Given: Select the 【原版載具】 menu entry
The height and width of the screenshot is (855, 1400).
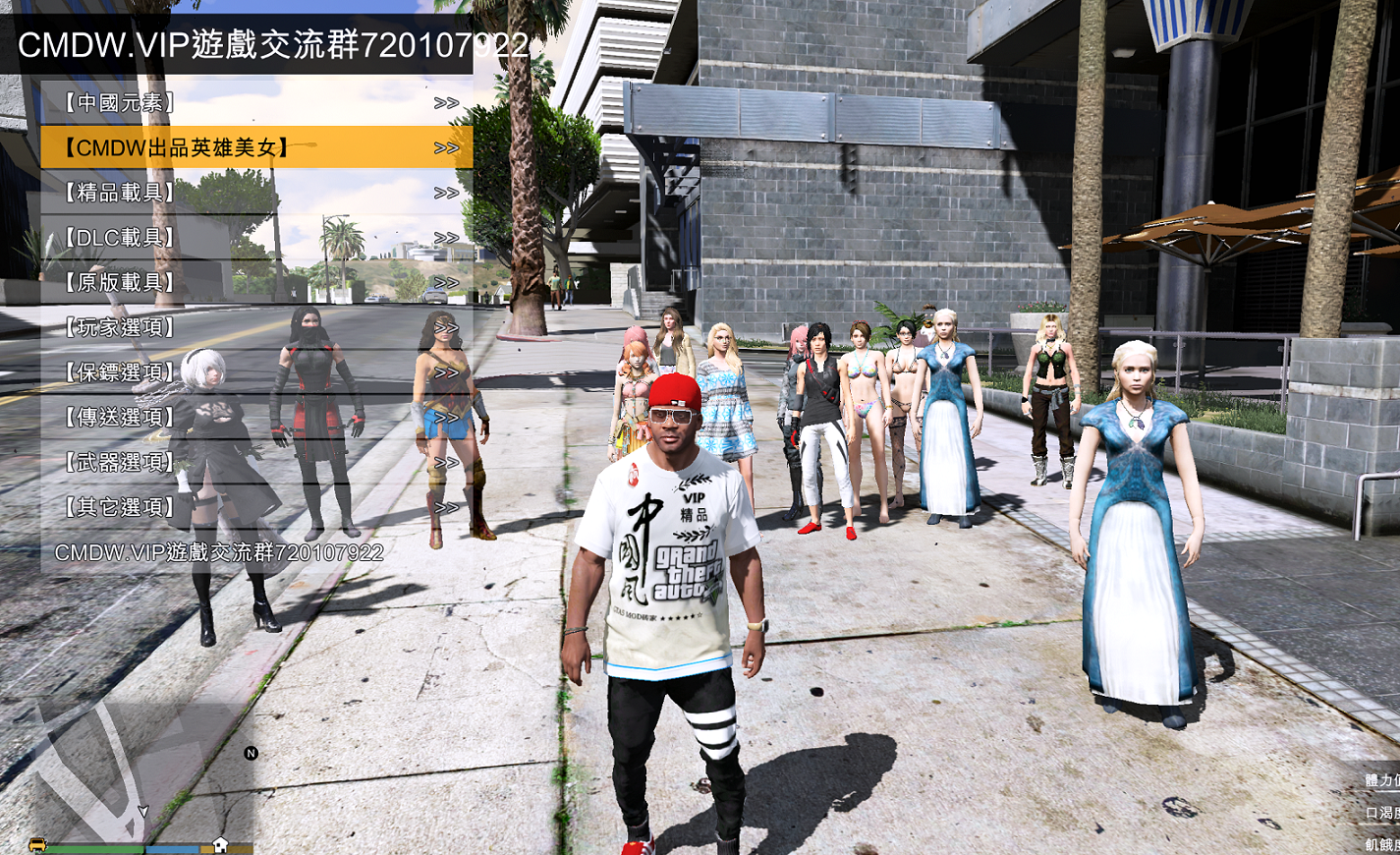Looking at the screenshot, I should coord(118,282).
